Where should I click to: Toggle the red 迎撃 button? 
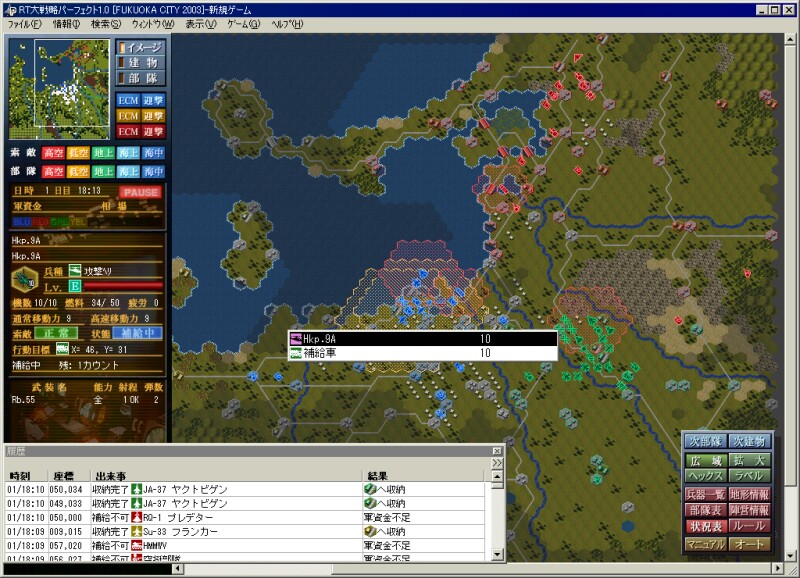click(x=153, y=131)
